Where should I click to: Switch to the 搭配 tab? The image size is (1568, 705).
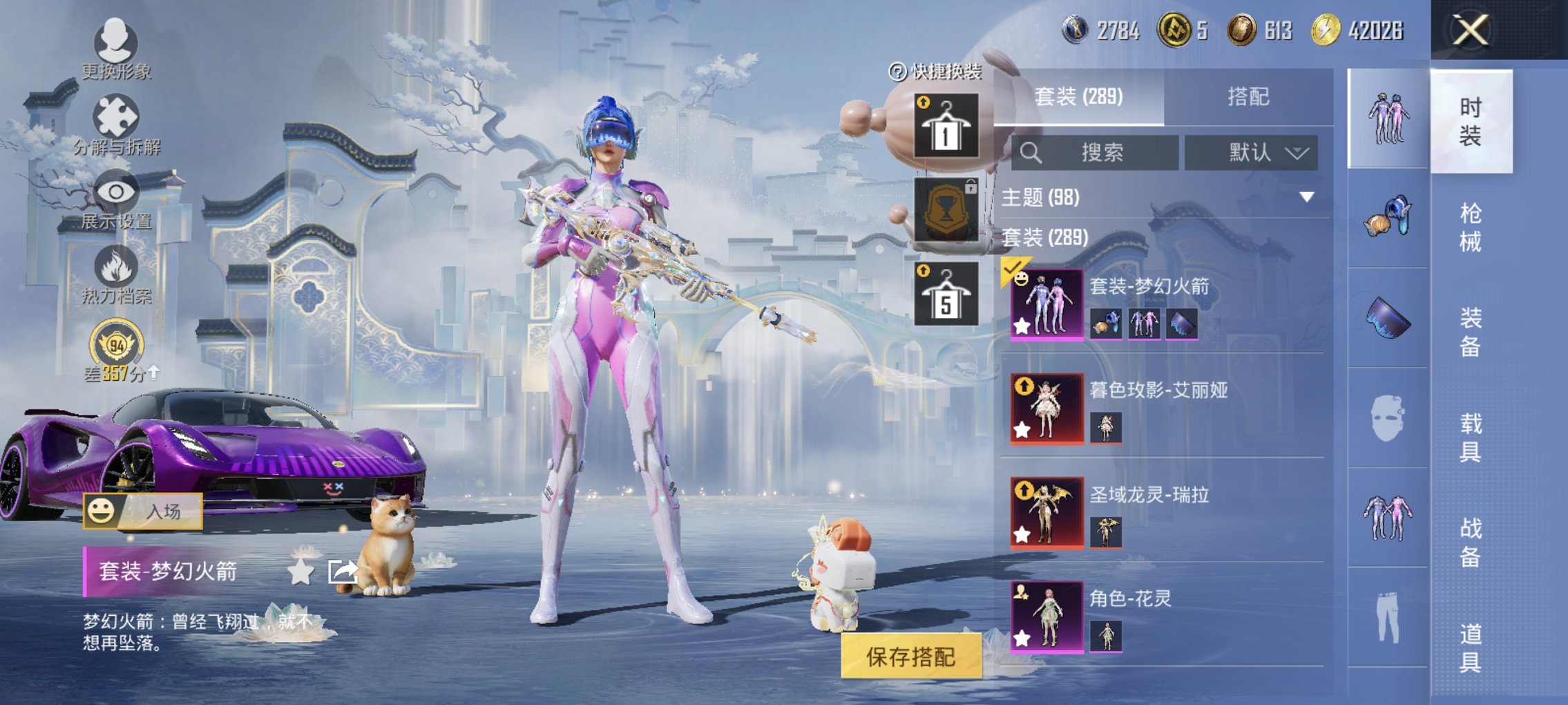1247,97
